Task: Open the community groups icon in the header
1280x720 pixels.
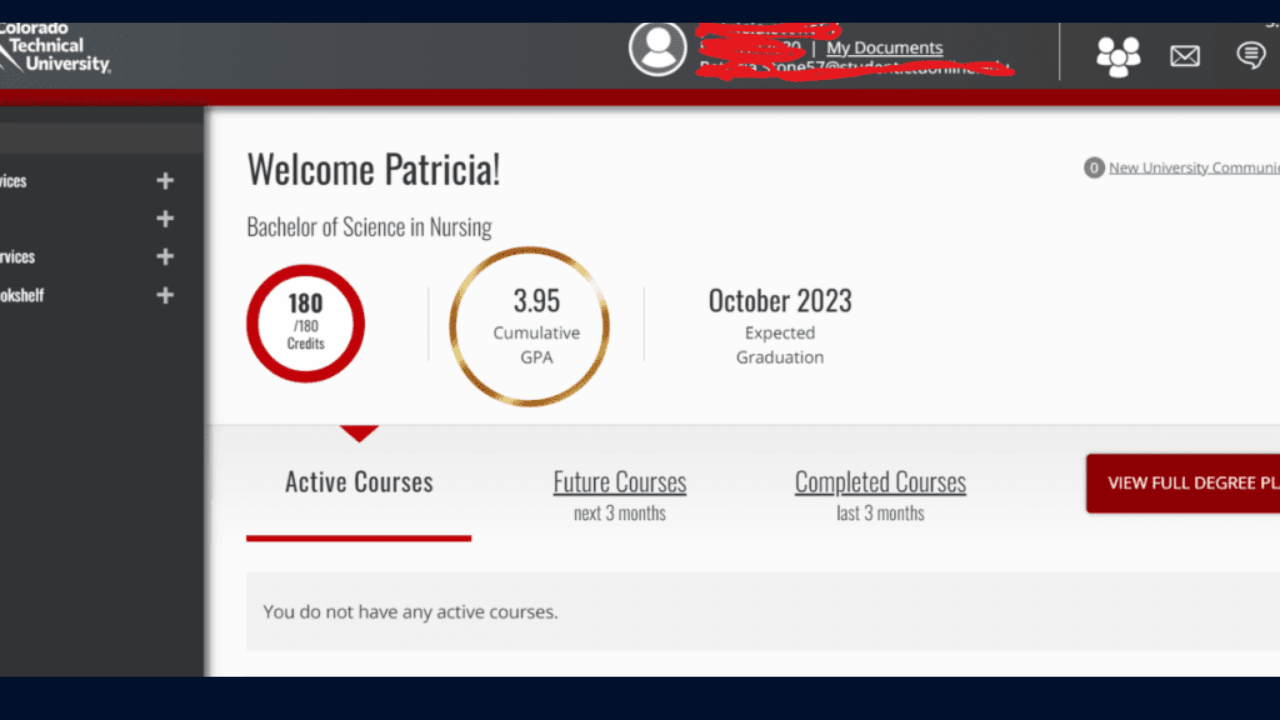Action: pyautogui.click(x=1118, y=56)
